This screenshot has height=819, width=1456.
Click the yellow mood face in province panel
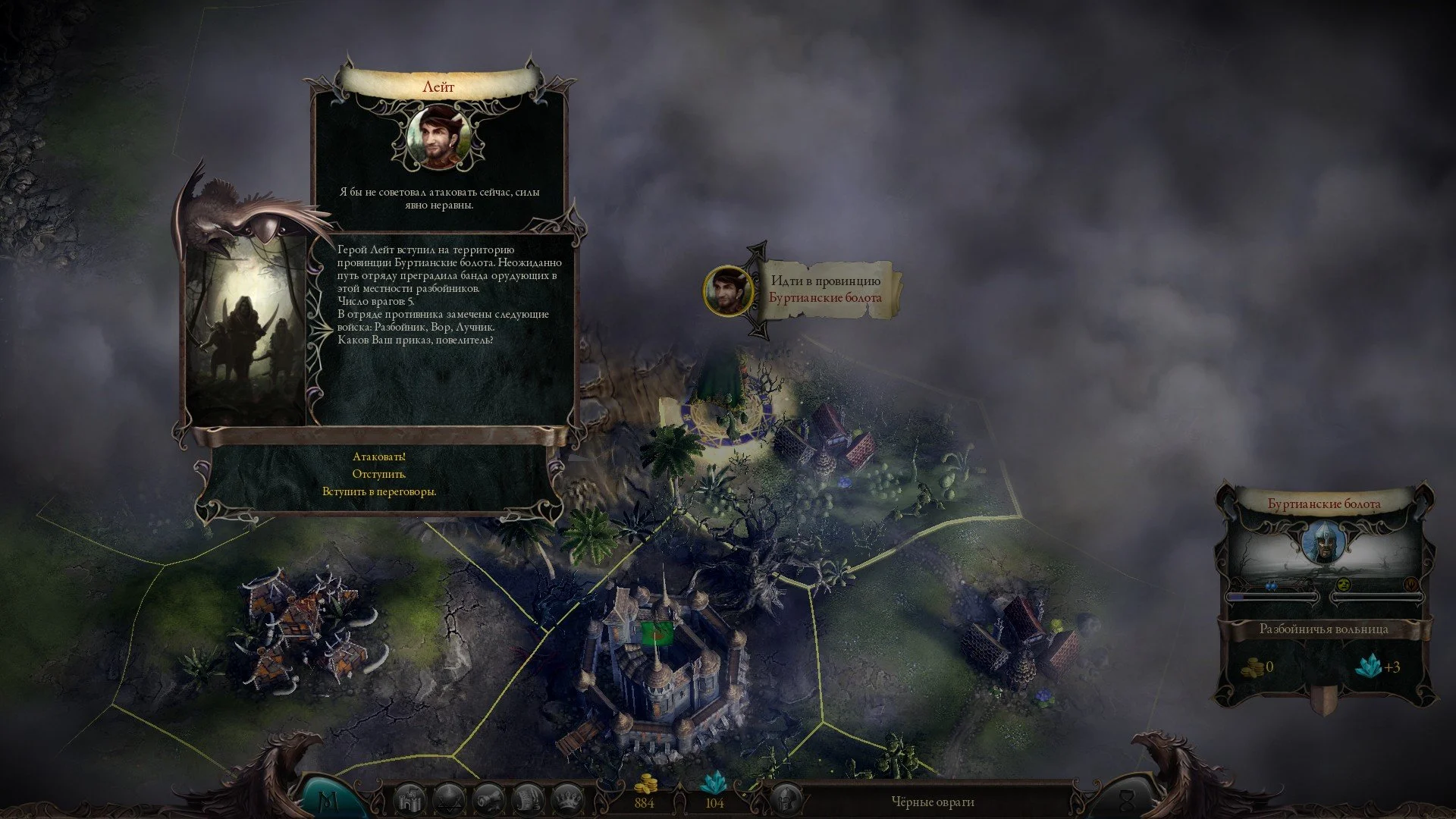[x=1343, y=585]
